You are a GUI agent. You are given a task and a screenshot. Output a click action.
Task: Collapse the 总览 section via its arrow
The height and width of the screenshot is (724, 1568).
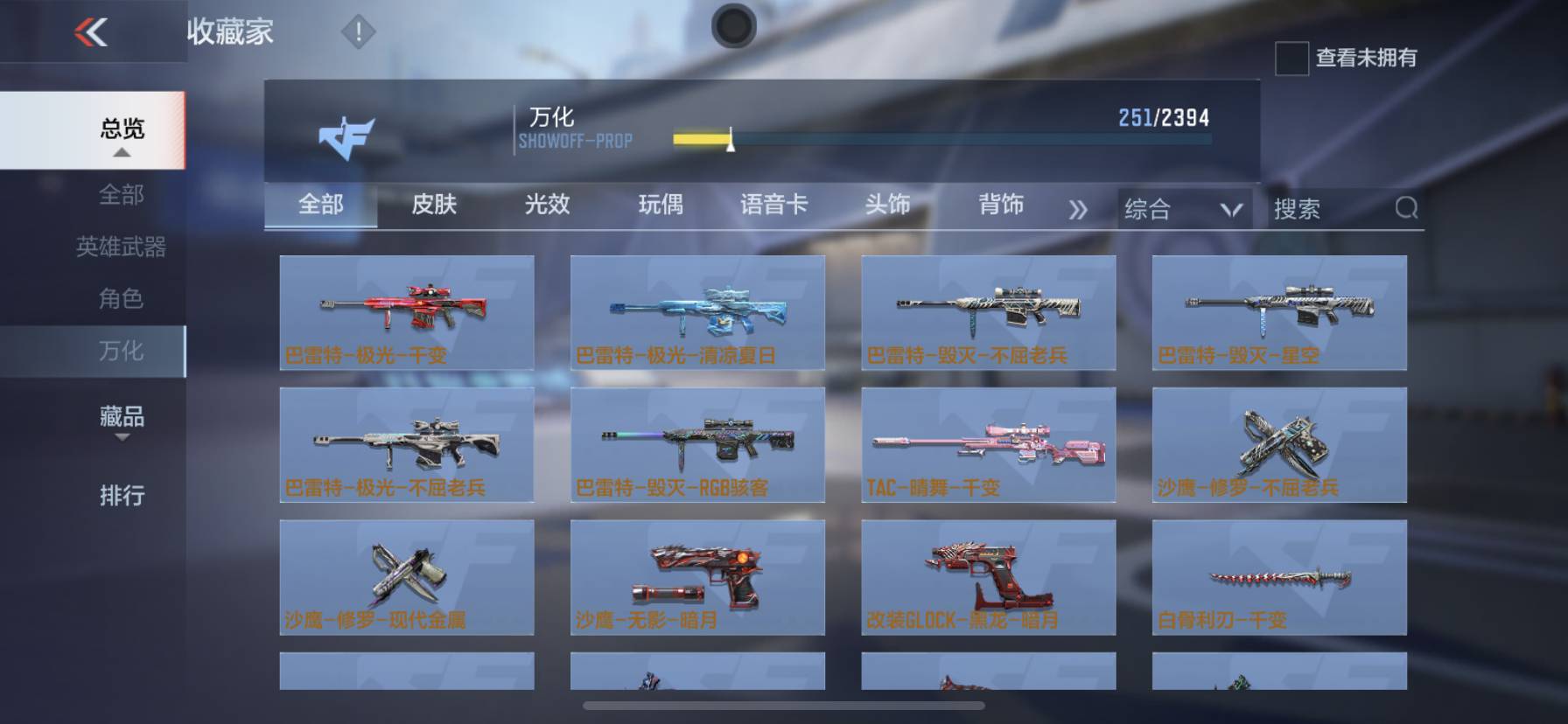coord(121,151)
